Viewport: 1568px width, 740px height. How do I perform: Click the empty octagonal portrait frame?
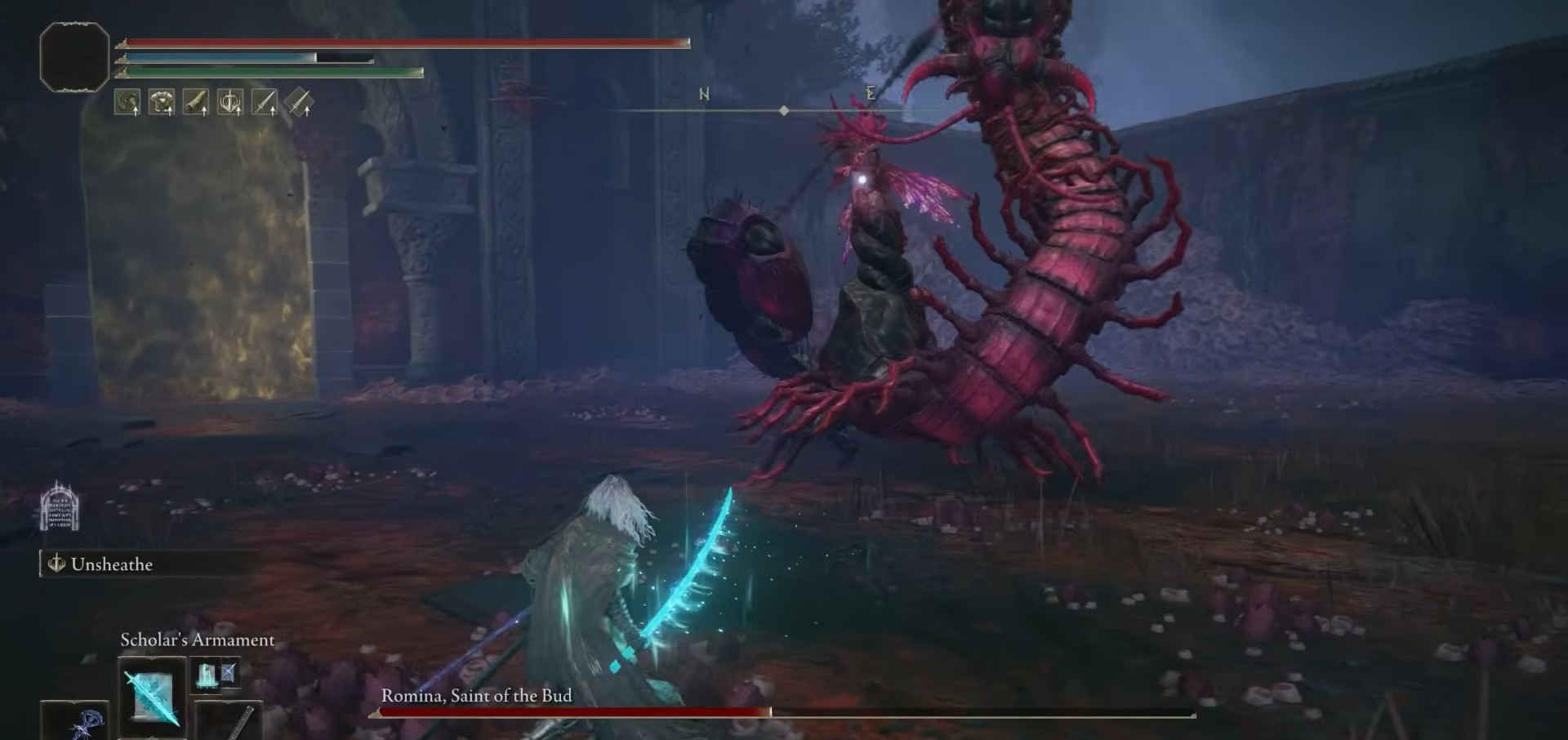(x=74, y=56)
